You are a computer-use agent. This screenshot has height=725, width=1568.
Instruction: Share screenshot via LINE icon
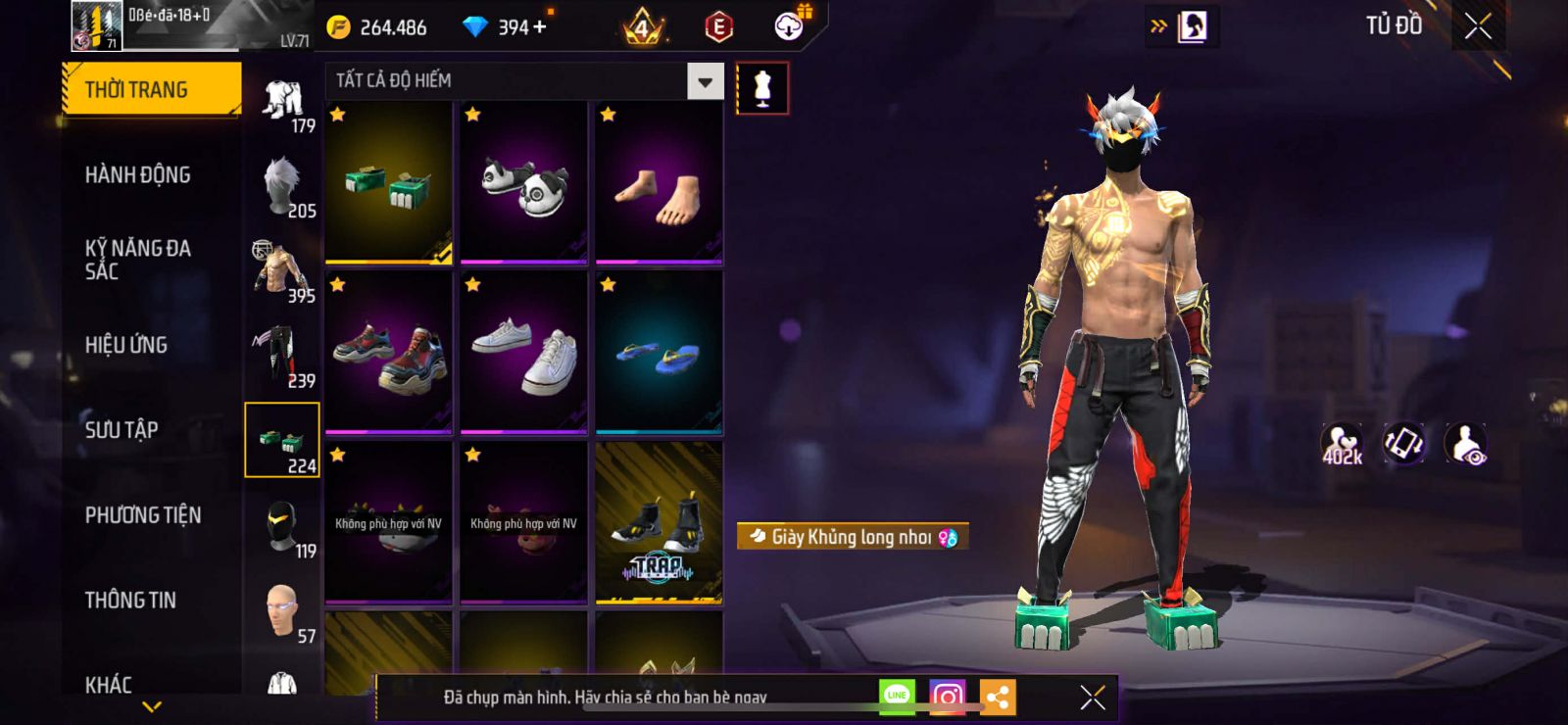point(897,697)
